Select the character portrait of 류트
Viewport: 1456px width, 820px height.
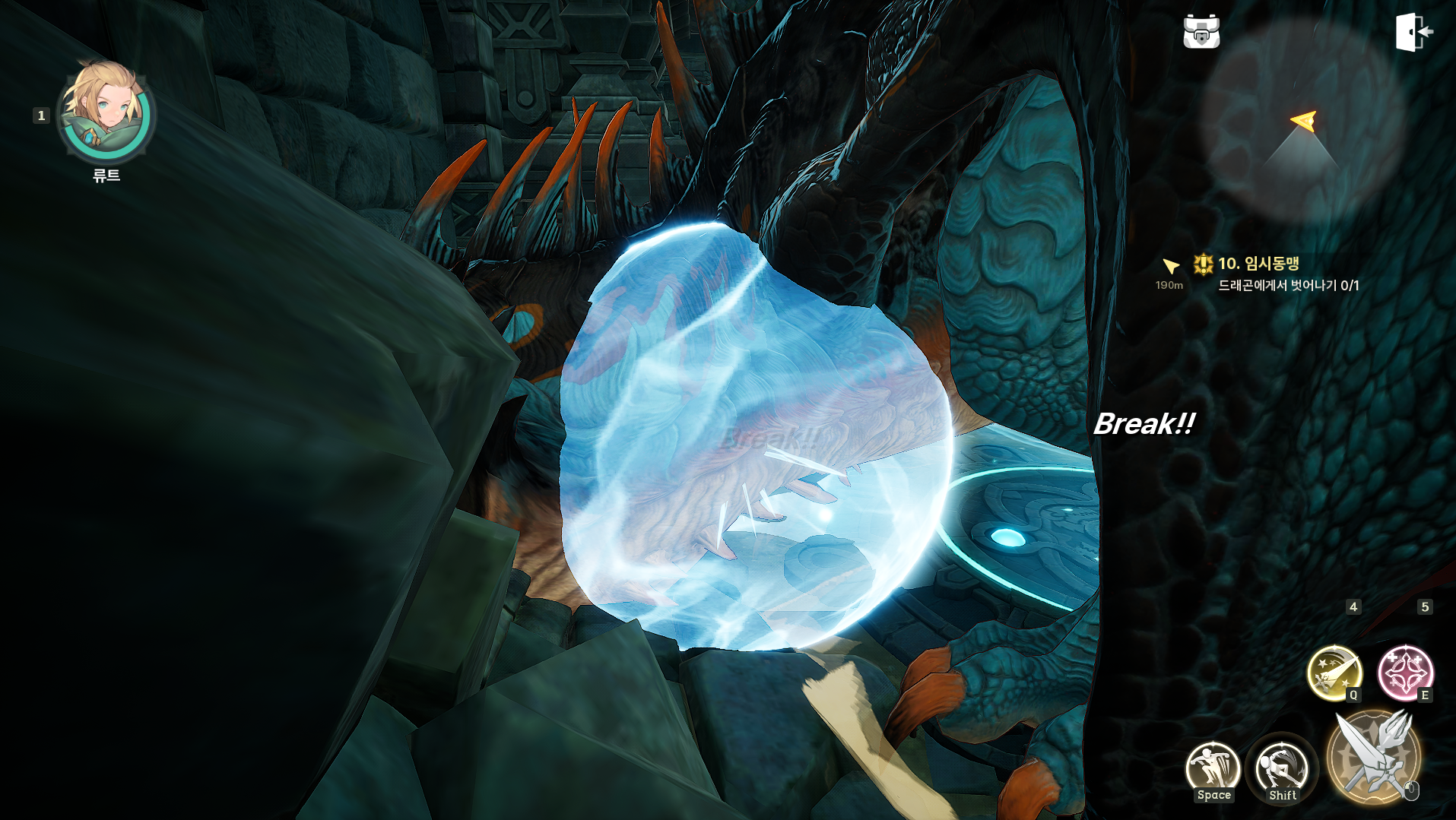[106, 112]
